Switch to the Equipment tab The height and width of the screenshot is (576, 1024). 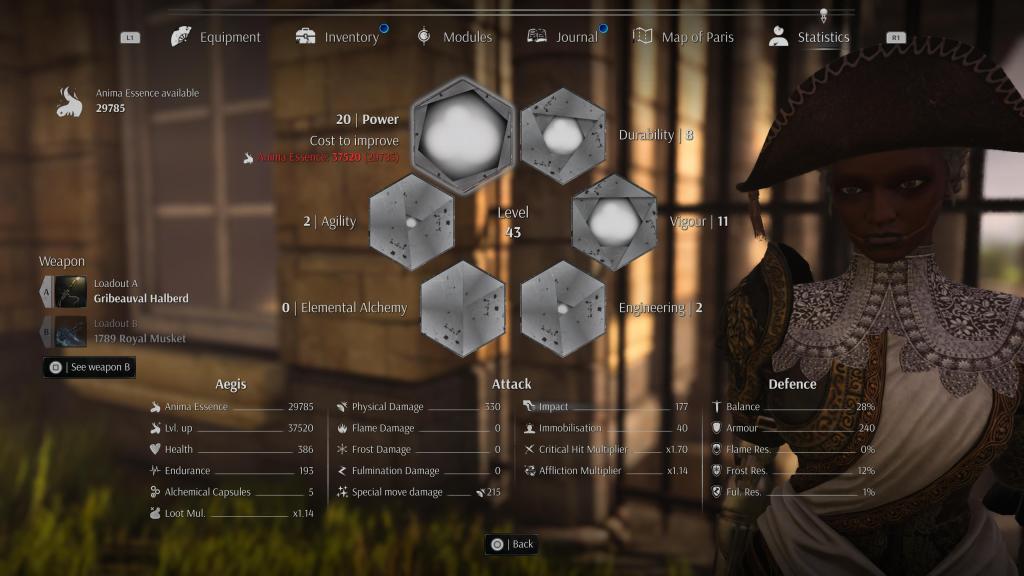[x=216, y=37]
